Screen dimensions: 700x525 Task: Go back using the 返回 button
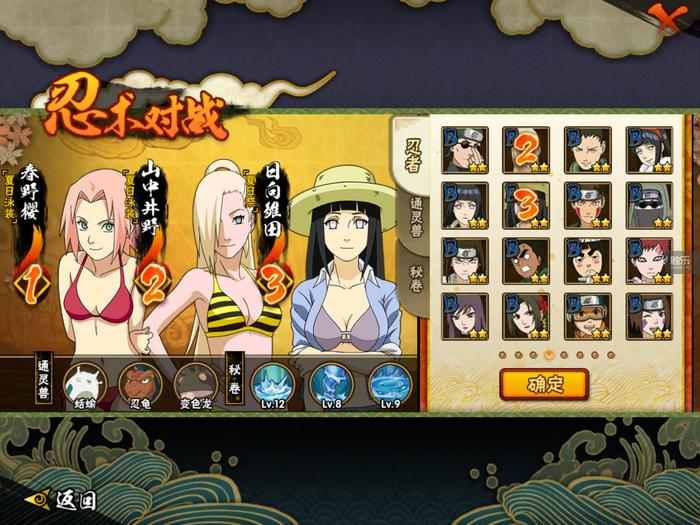click(62, 498)
